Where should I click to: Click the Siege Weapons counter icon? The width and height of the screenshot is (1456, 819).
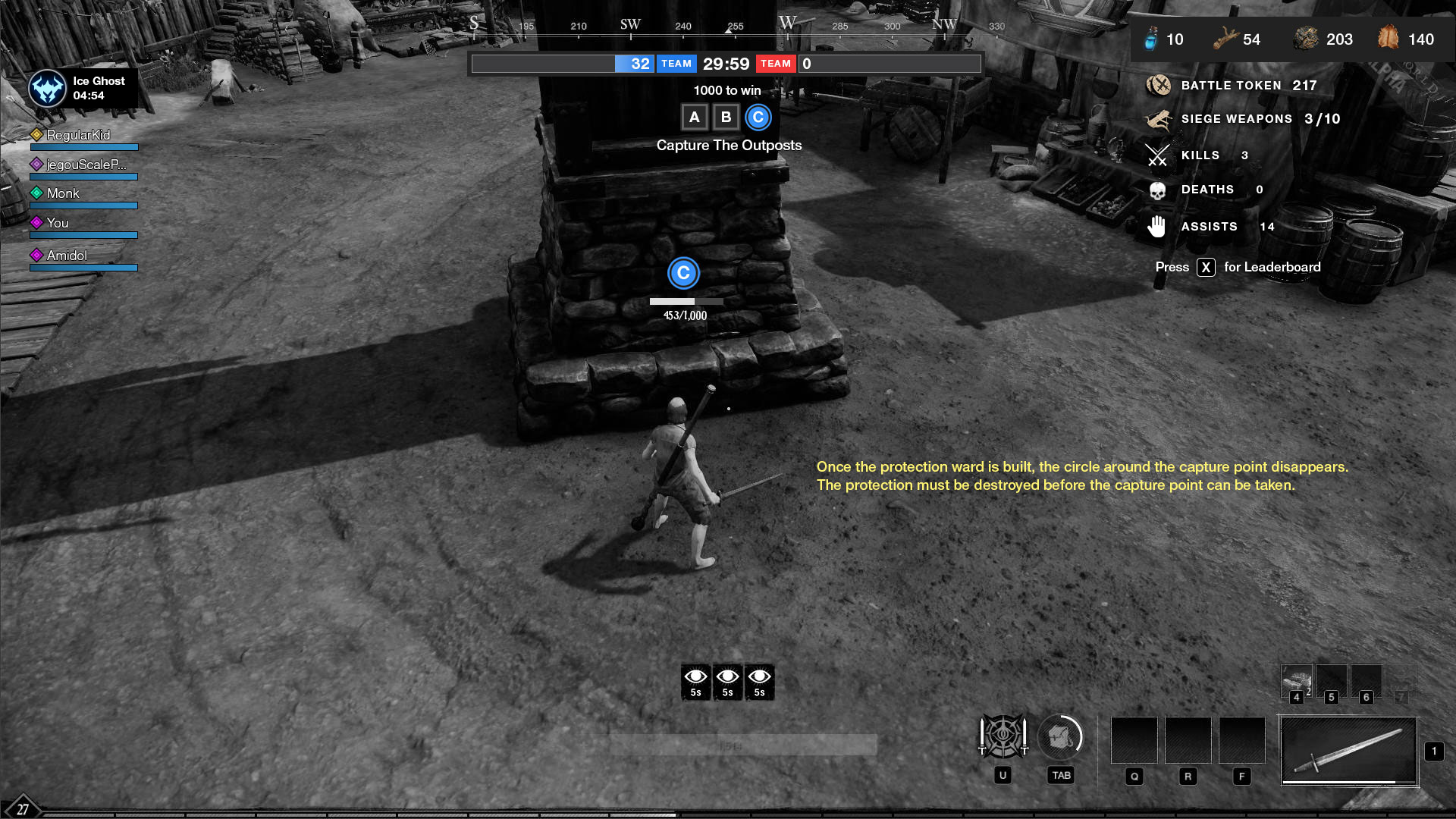pyautogui.click(x=1158, y=119)
